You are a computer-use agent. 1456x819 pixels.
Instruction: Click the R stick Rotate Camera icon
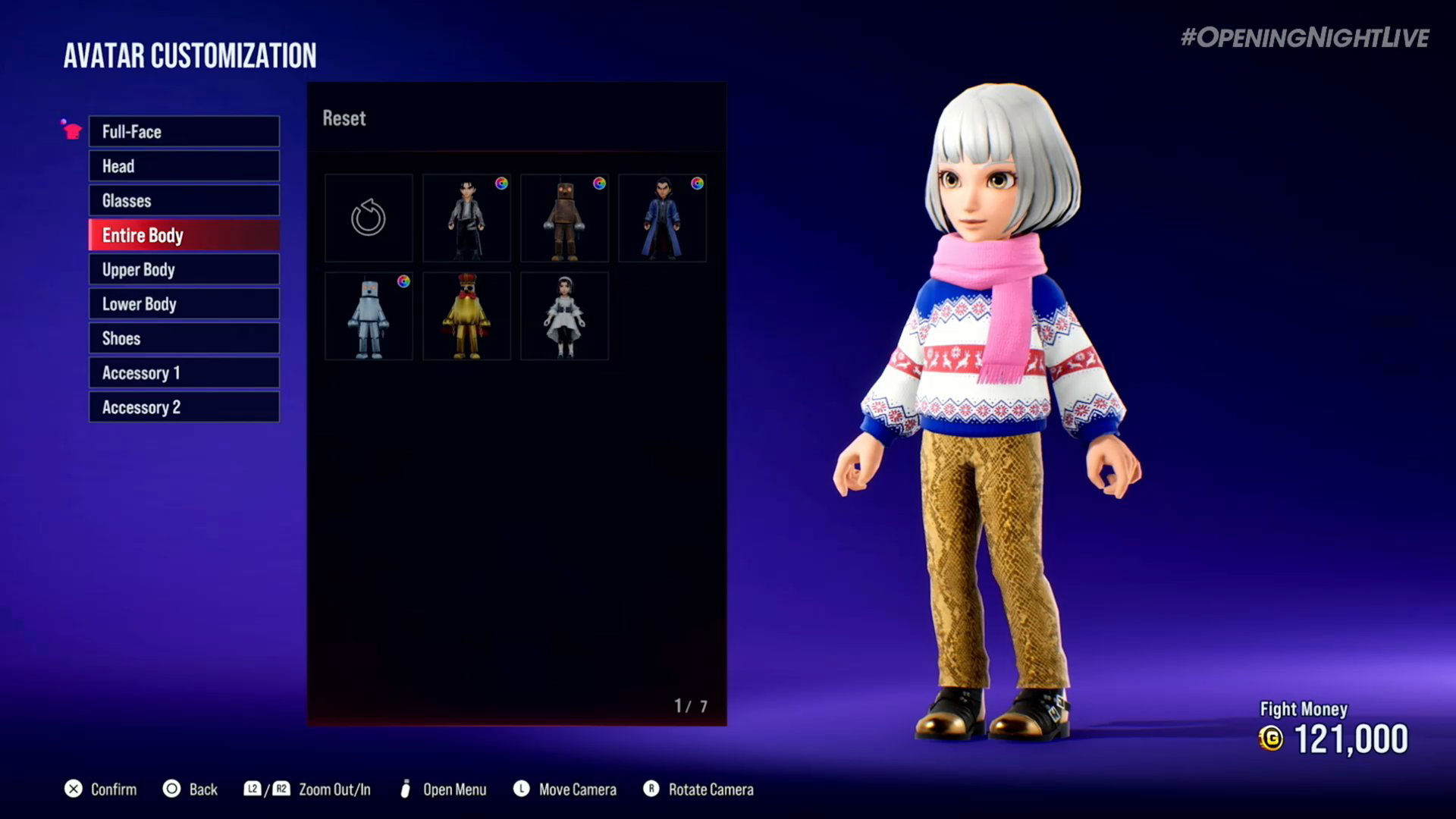pos(651,789)
